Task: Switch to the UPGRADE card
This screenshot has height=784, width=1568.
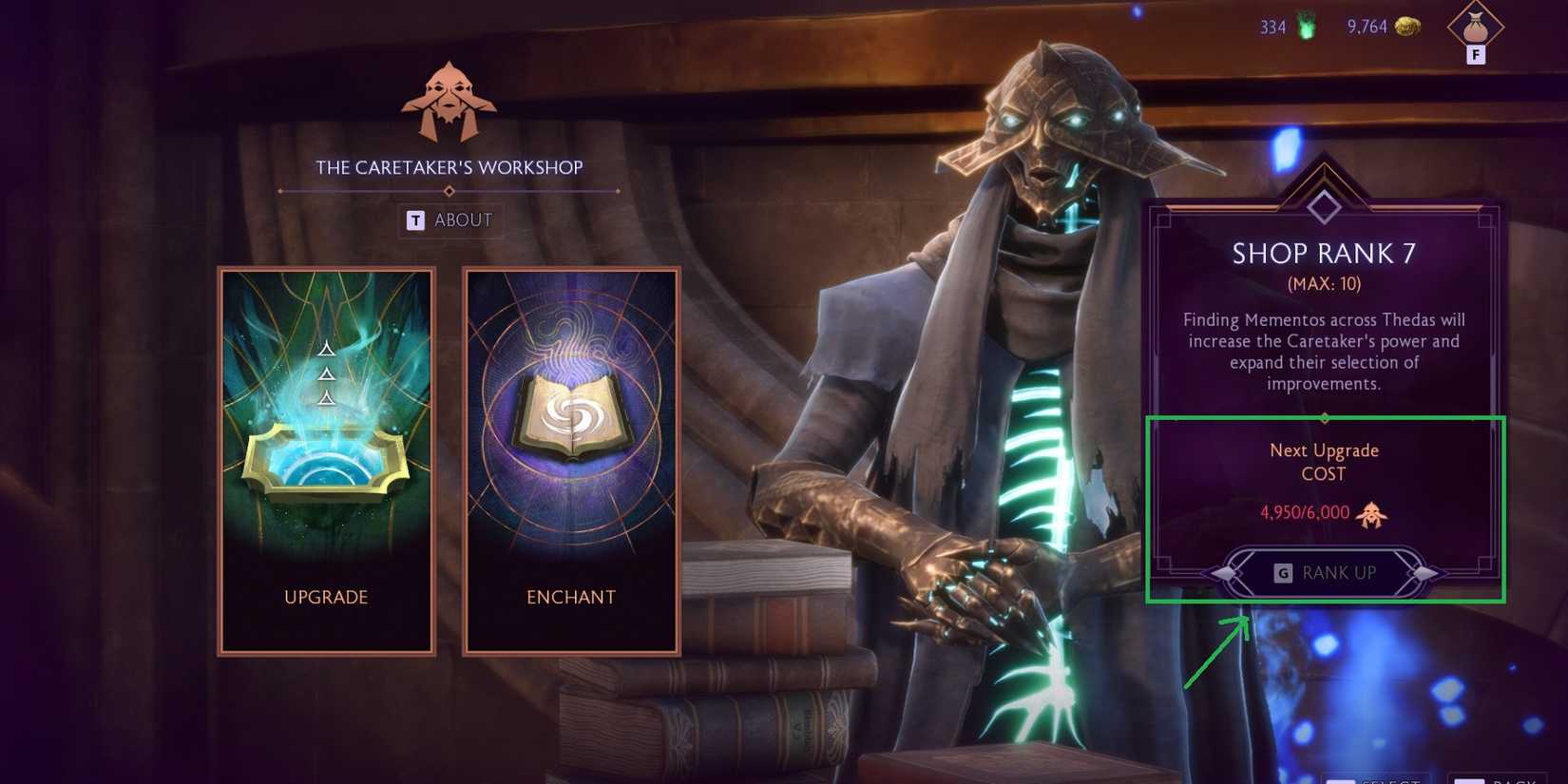Action: point(326,597)
